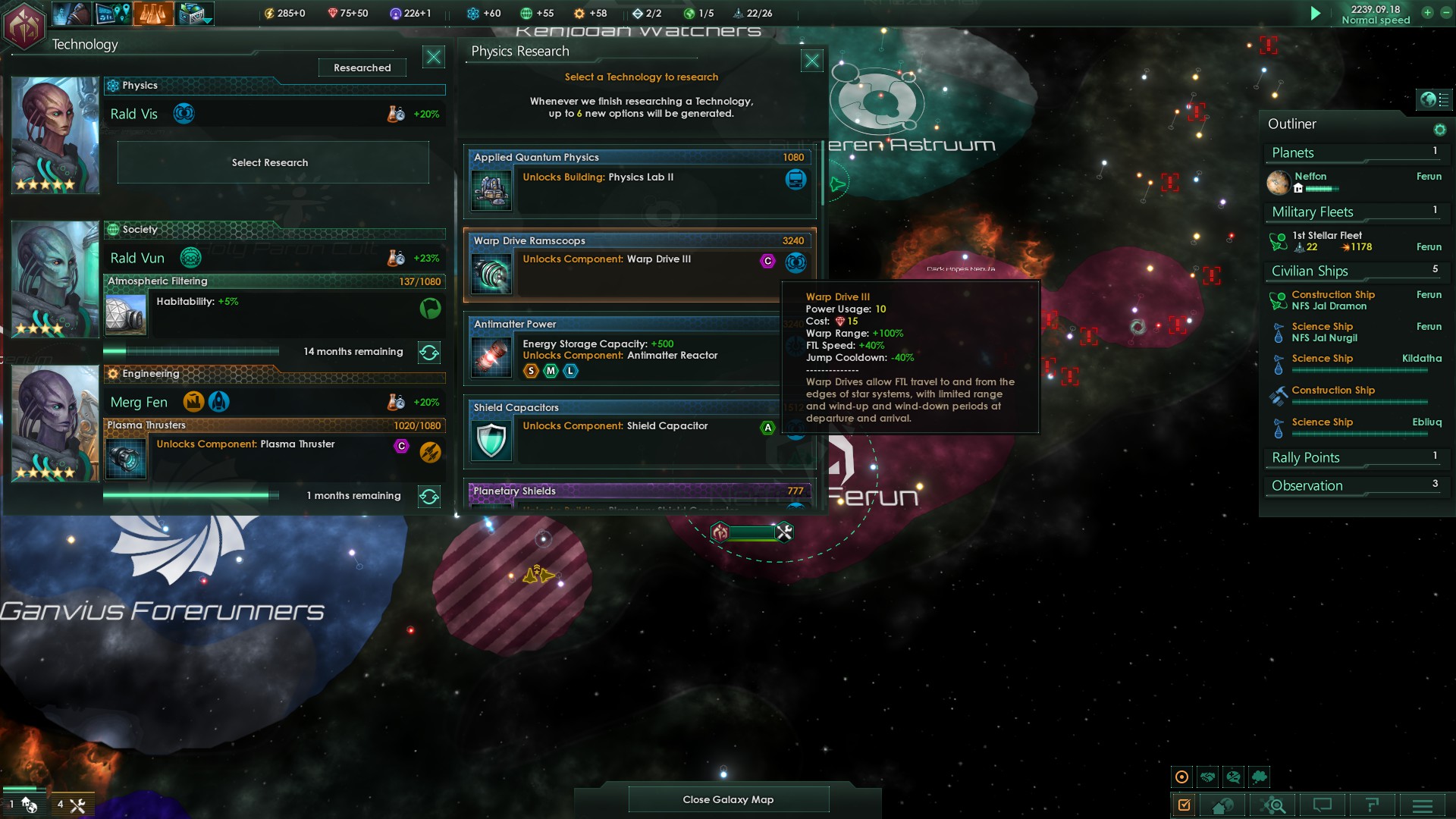
Task: Select Atmospheric Filtering society research
Action: pos(273,303)
